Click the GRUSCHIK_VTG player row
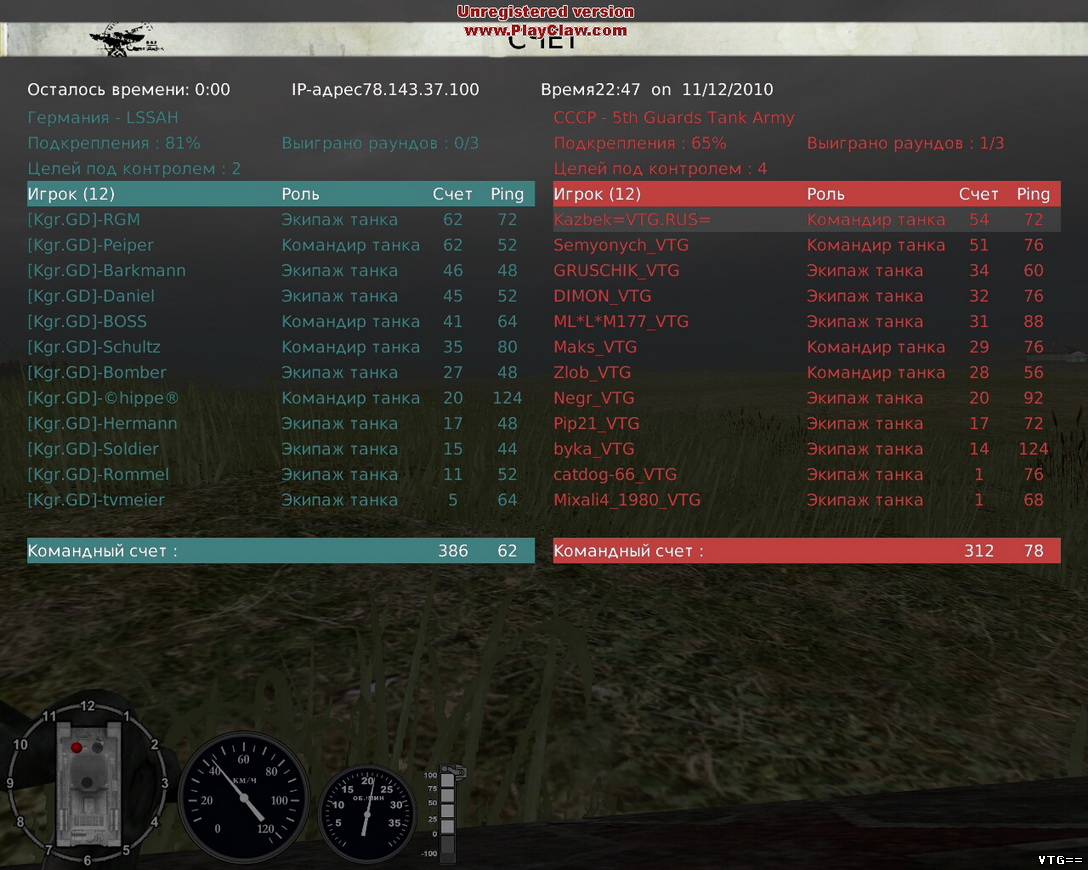 pos(616,271)
